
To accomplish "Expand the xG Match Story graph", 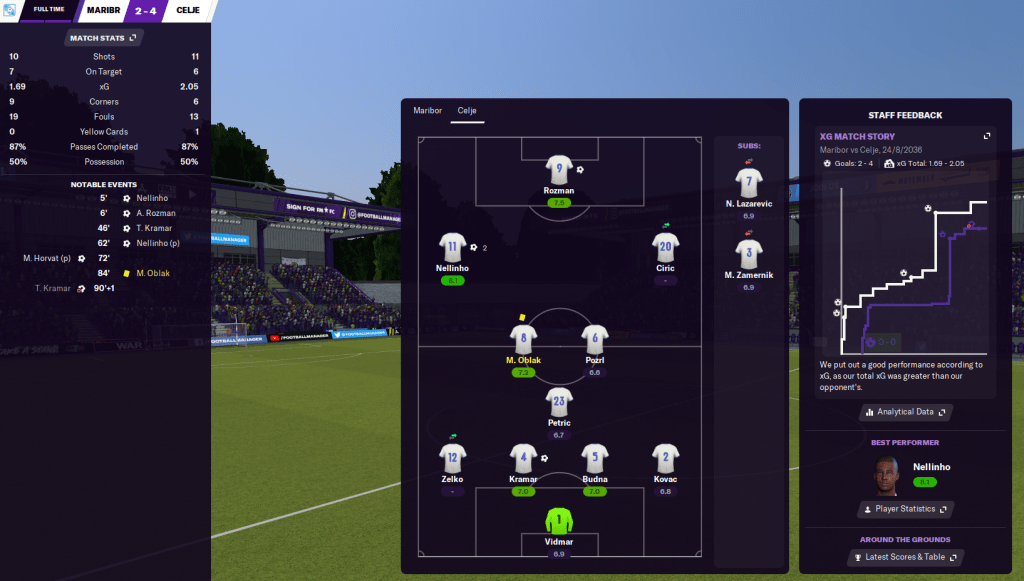I will pos(987,137).
